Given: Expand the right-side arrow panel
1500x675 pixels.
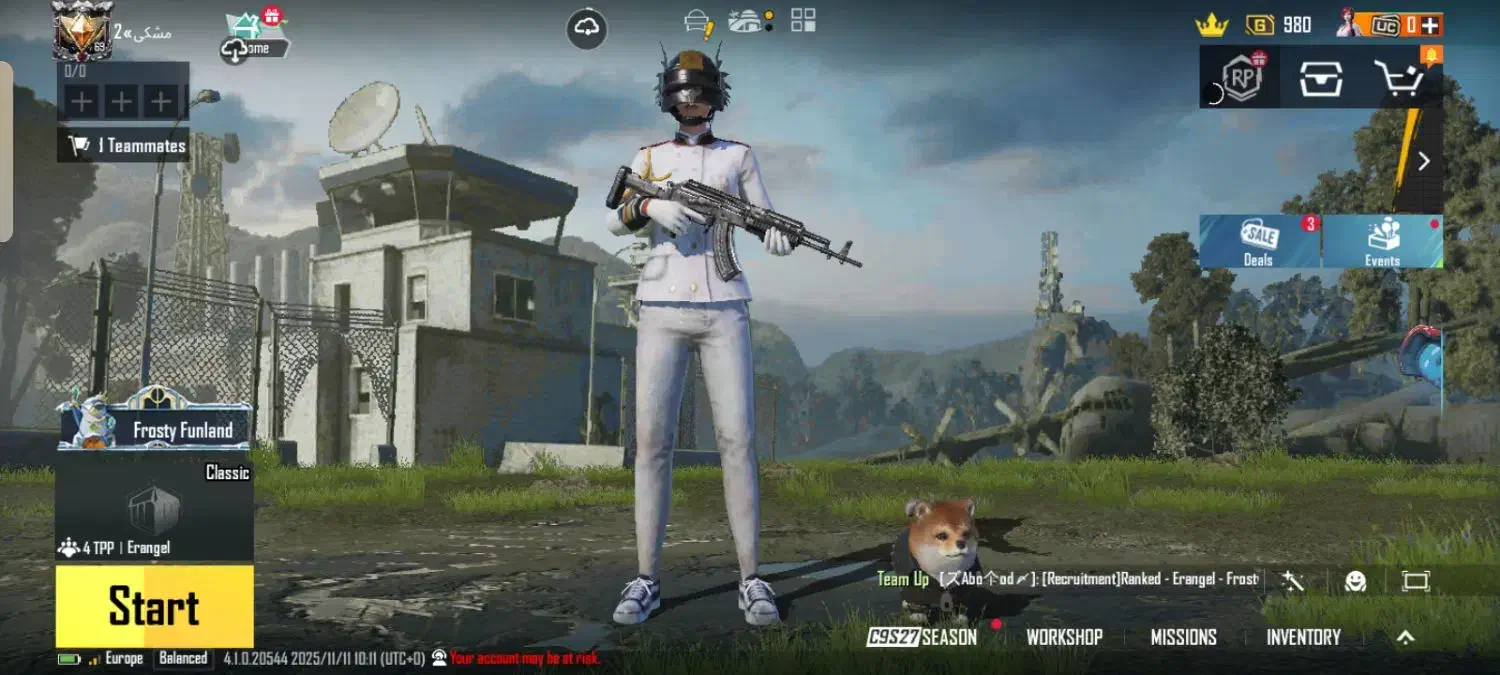Looking at the screenshot, I should tap(1424, 161).
